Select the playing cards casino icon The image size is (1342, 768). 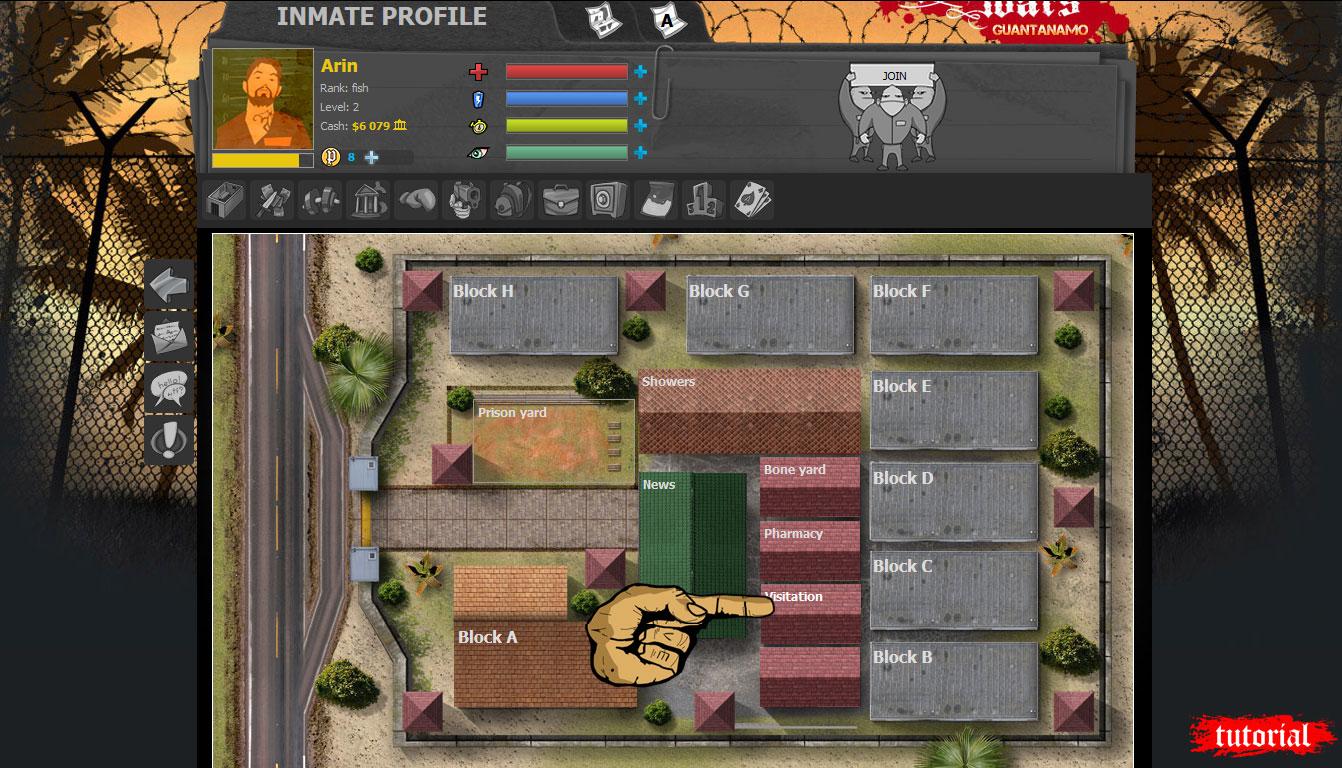click(x=751, y=200)
